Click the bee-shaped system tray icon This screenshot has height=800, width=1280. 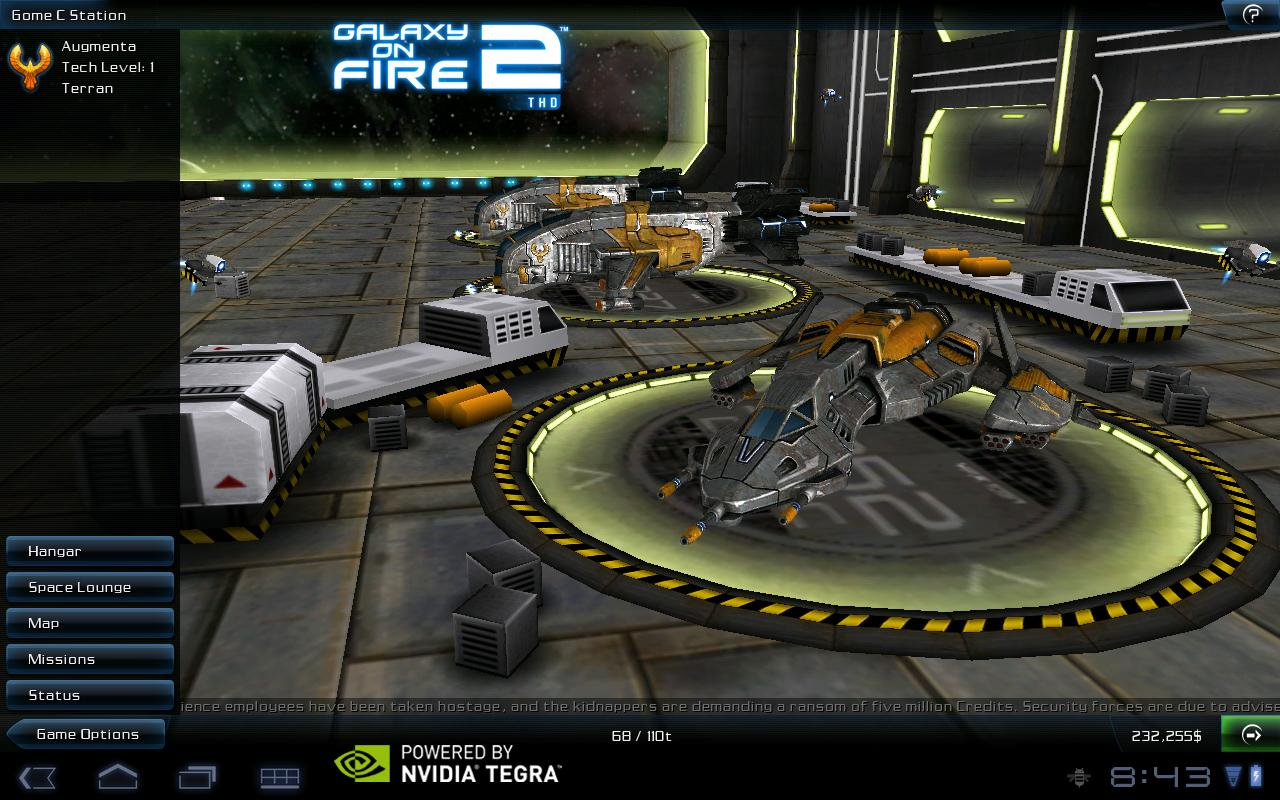(1080, 777)
